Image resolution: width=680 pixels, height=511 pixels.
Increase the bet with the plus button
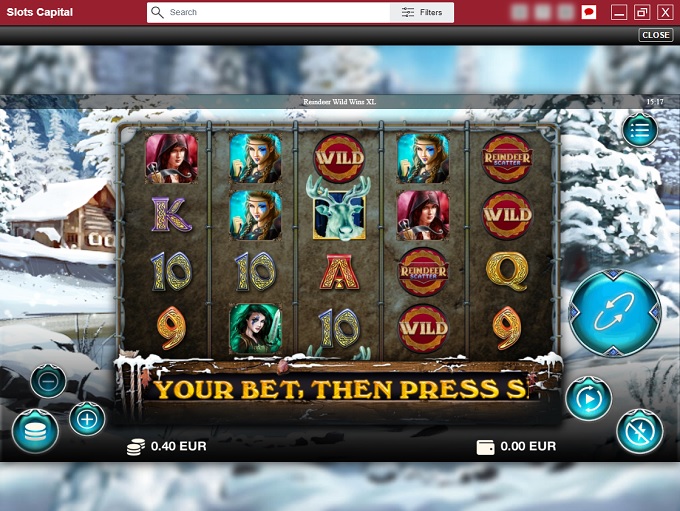click(87, 418)
